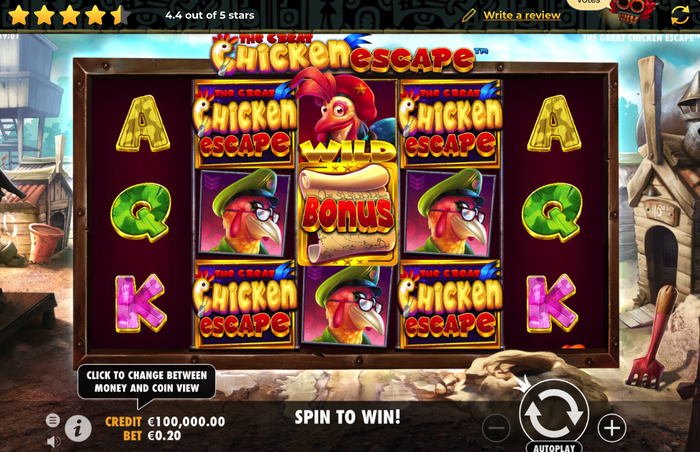Click the yellow refresh arrows icon
Viewport: 700px width, 452px height.
[680, 14]
